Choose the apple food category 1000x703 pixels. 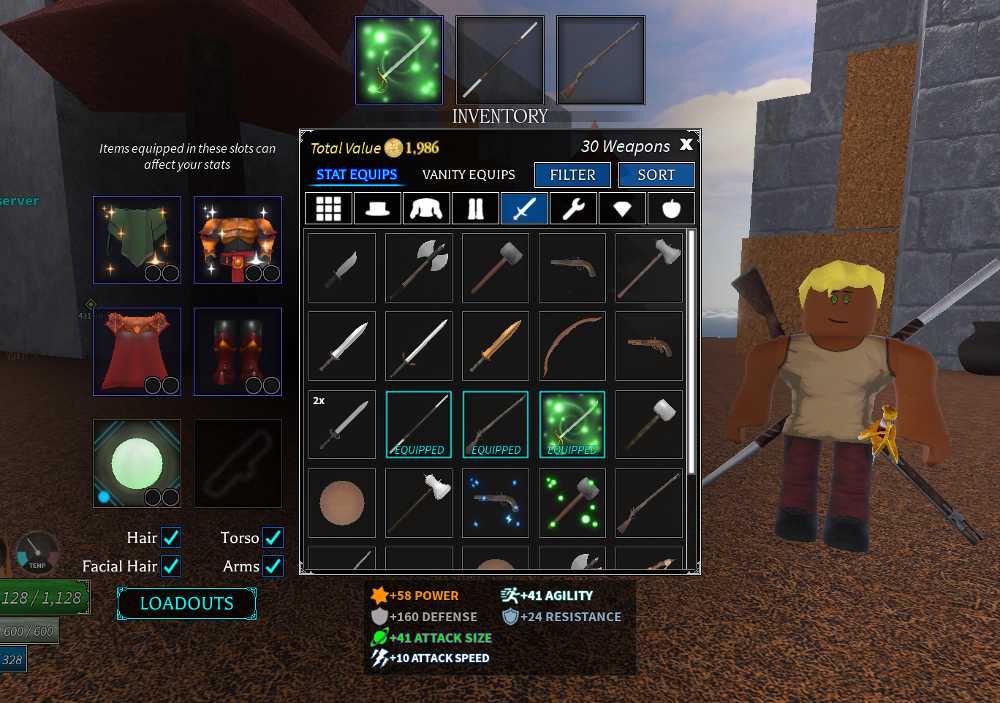(670, 209)
